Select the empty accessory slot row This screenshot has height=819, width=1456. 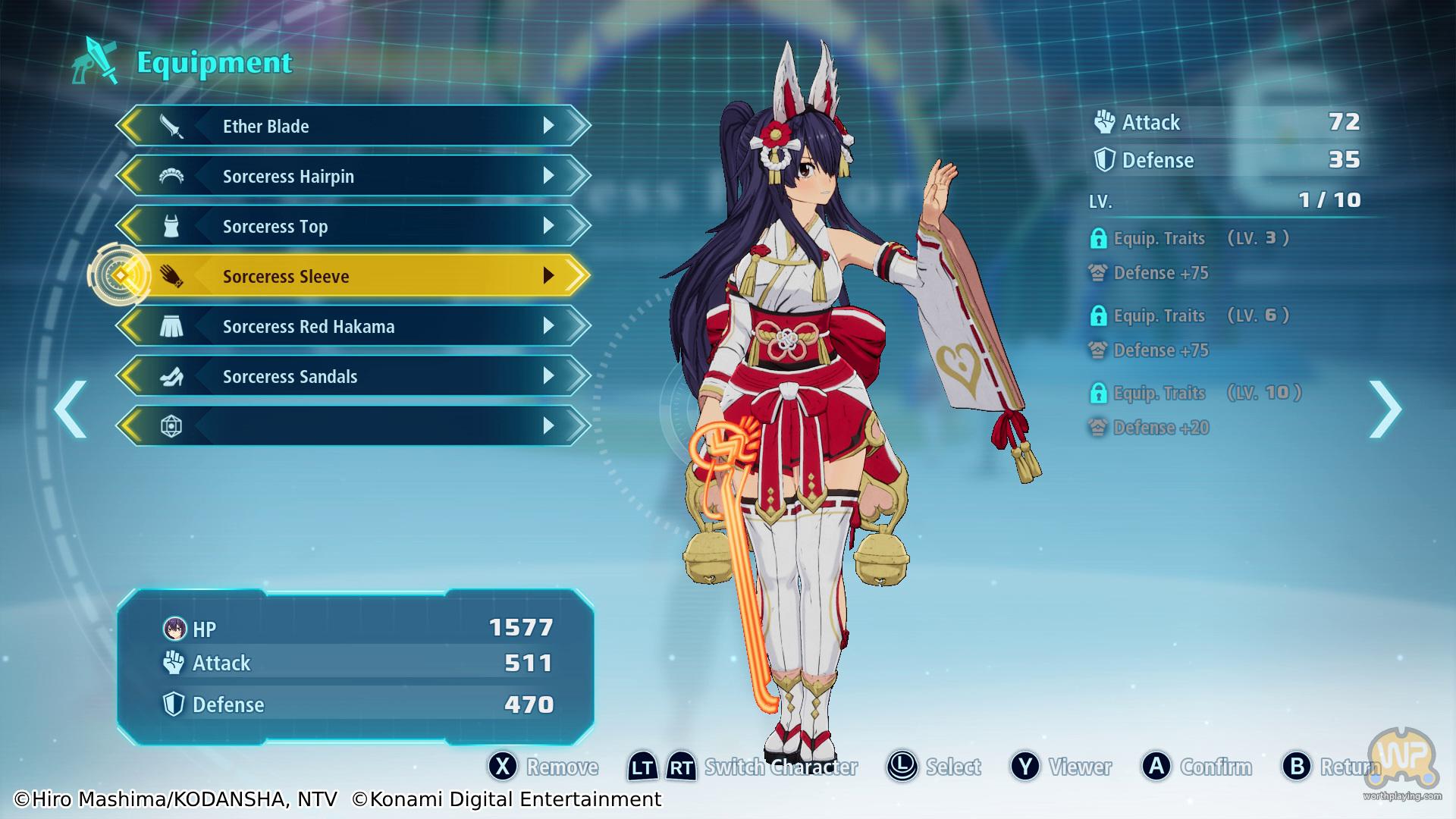(353, 426)
